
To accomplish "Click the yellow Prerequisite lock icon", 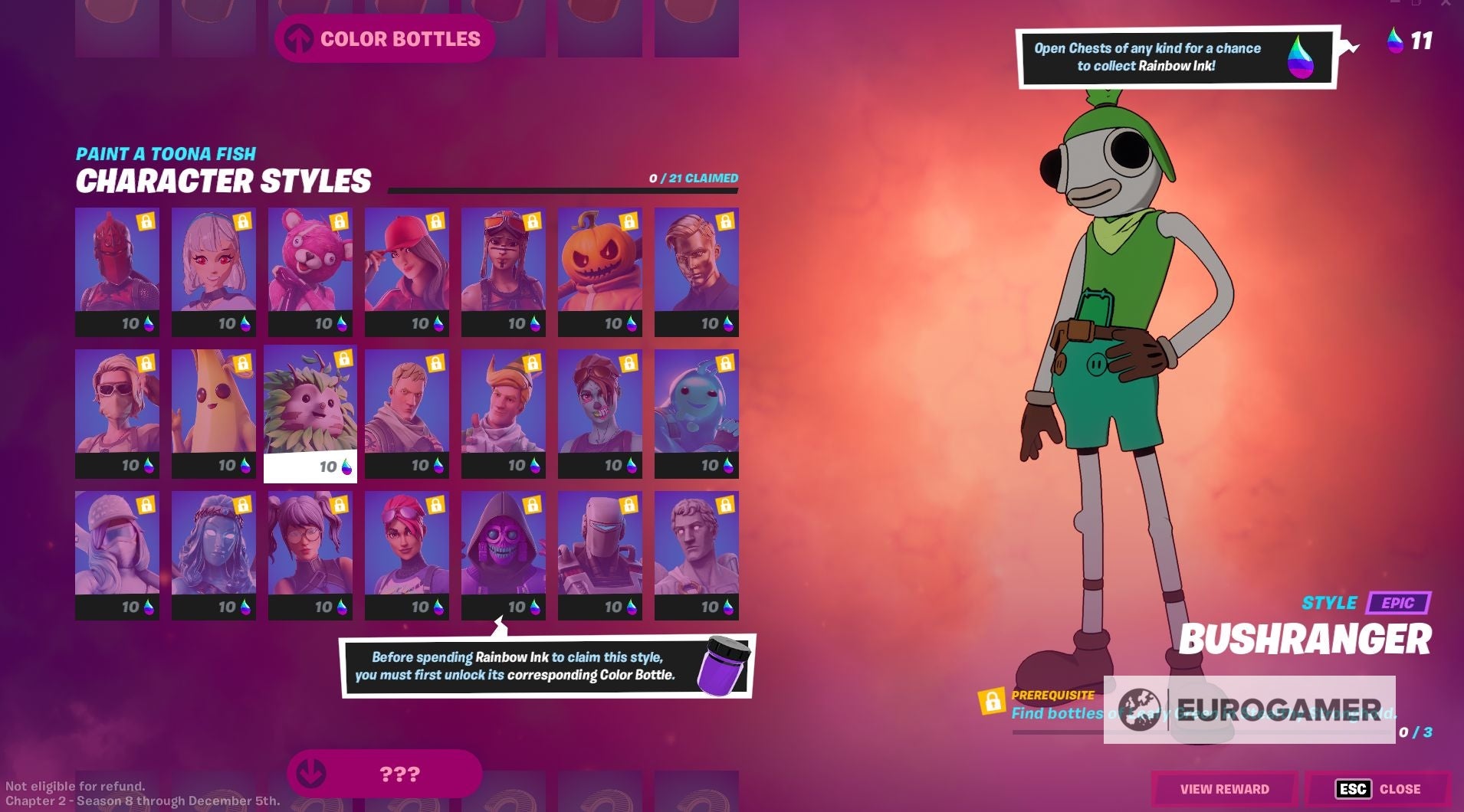I will point(991,702).
